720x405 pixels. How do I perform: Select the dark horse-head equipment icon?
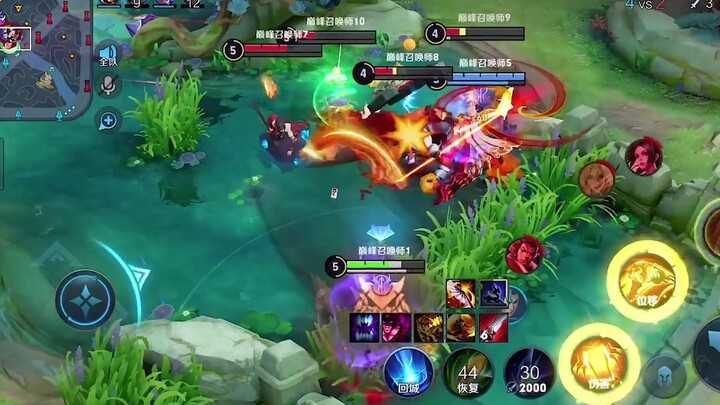(x=493, y=294)
